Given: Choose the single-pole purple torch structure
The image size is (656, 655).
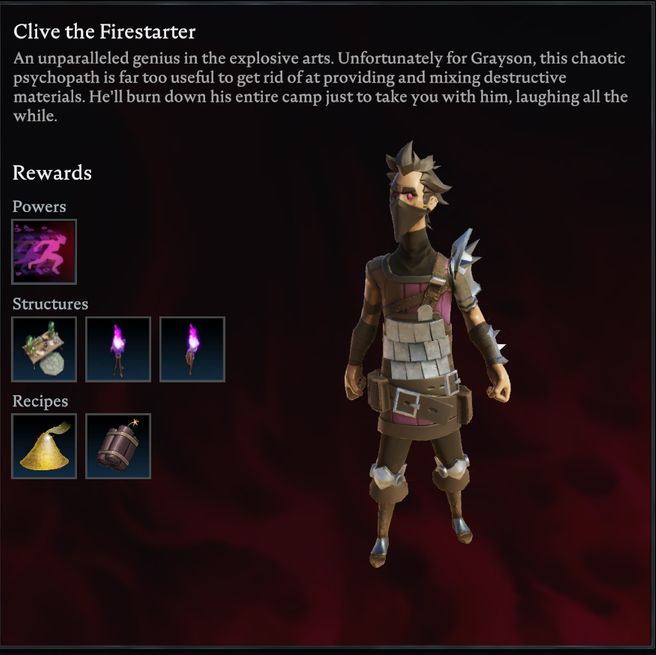Looking at the screenshot, I should point(192,349).
